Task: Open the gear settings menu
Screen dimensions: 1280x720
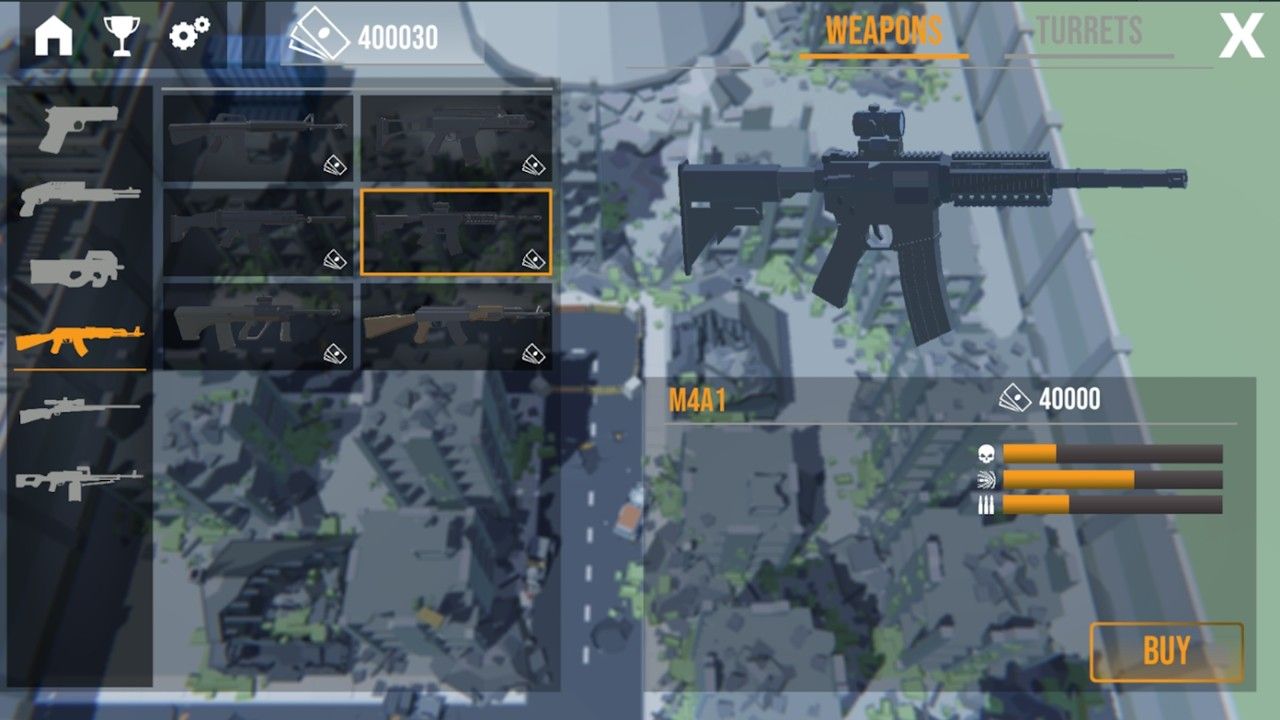Action: coord(189,35)
